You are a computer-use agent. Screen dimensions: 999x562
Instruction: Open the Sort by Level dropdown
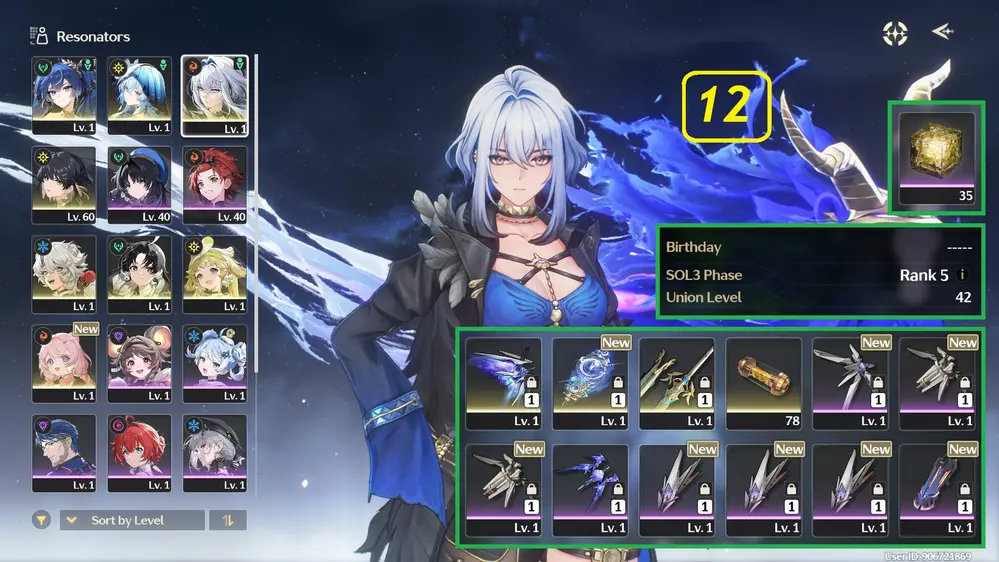(x=132, y=520)
